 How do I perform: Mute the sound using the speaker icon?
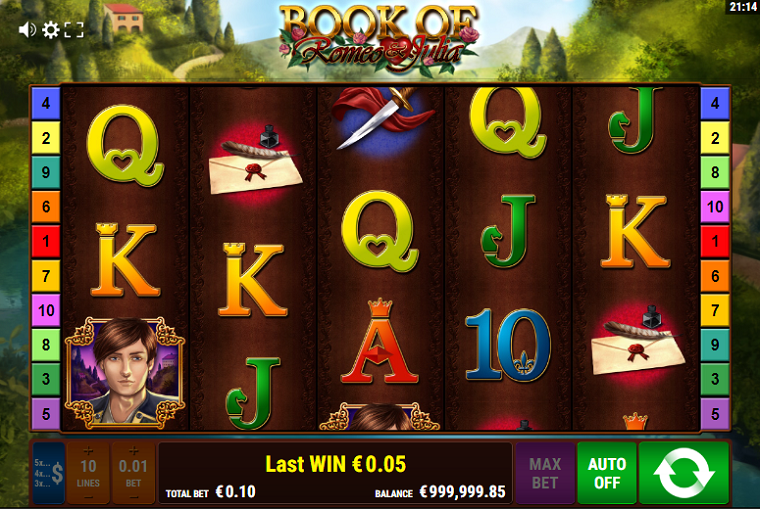point(27,30)
